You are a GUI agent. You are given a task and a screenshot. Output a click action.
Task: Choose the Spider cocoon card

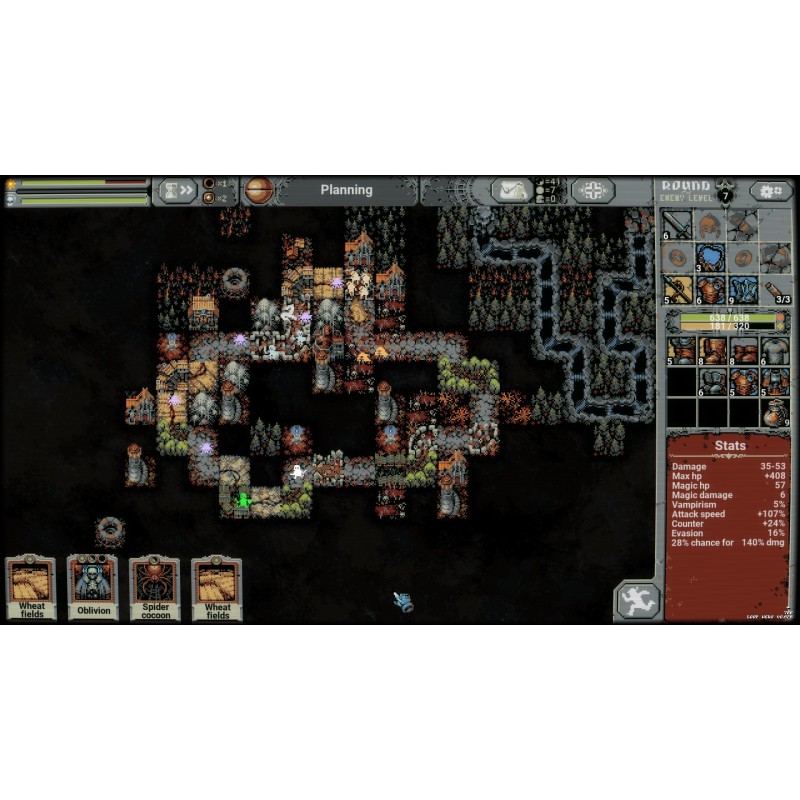155,587
